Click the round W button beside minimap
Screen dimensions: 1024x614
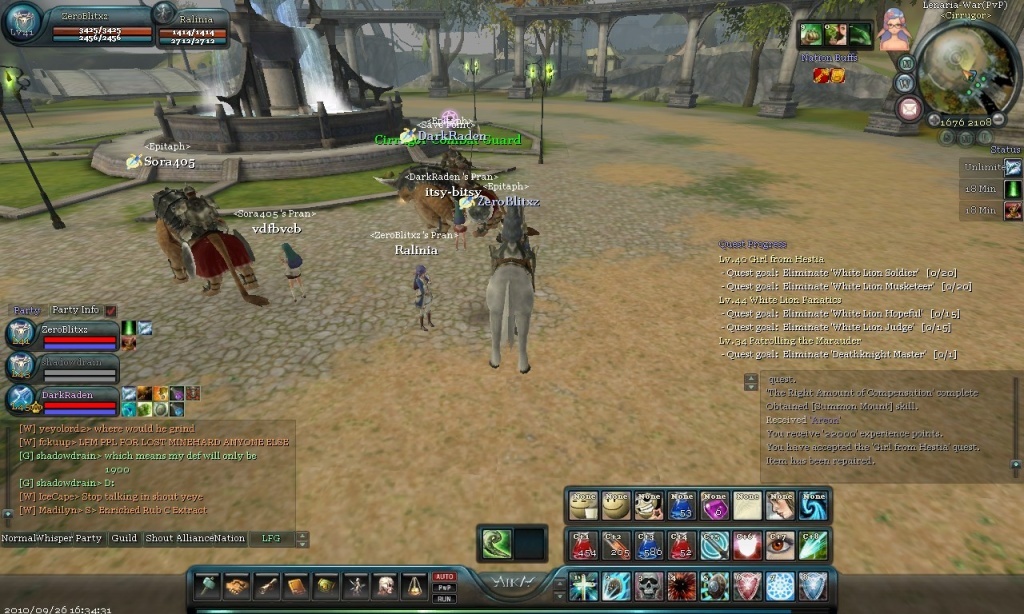tap(904, 83)
